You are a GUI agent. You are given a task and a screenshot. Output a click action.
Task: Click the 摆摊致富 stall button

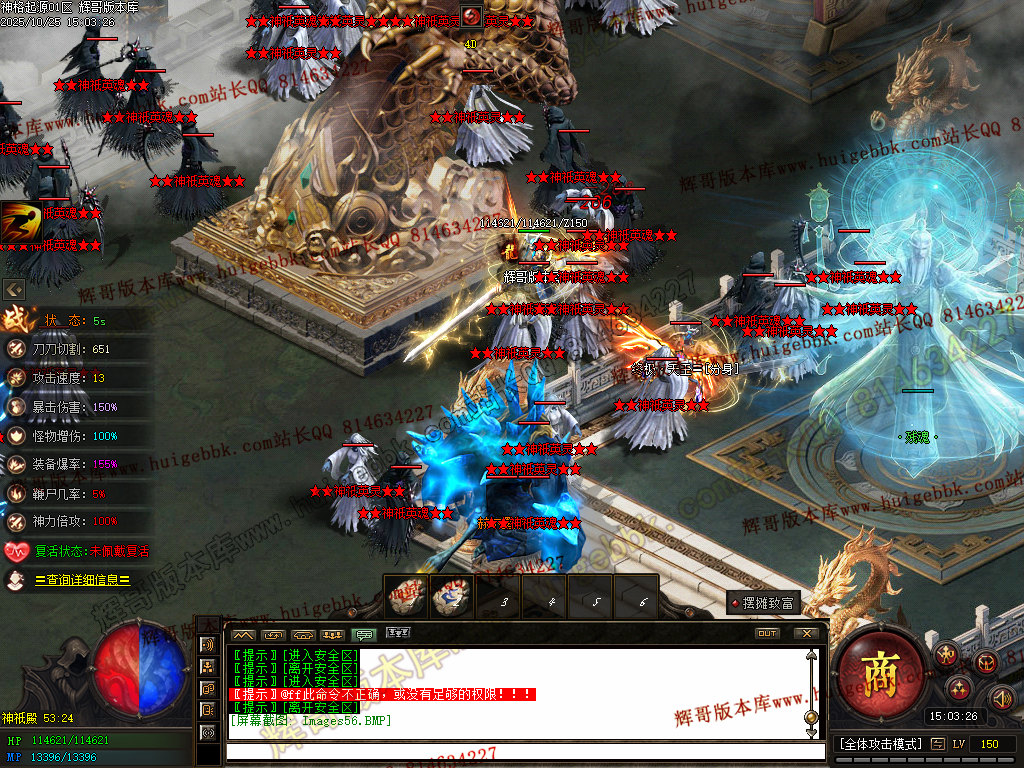[765, 603]
